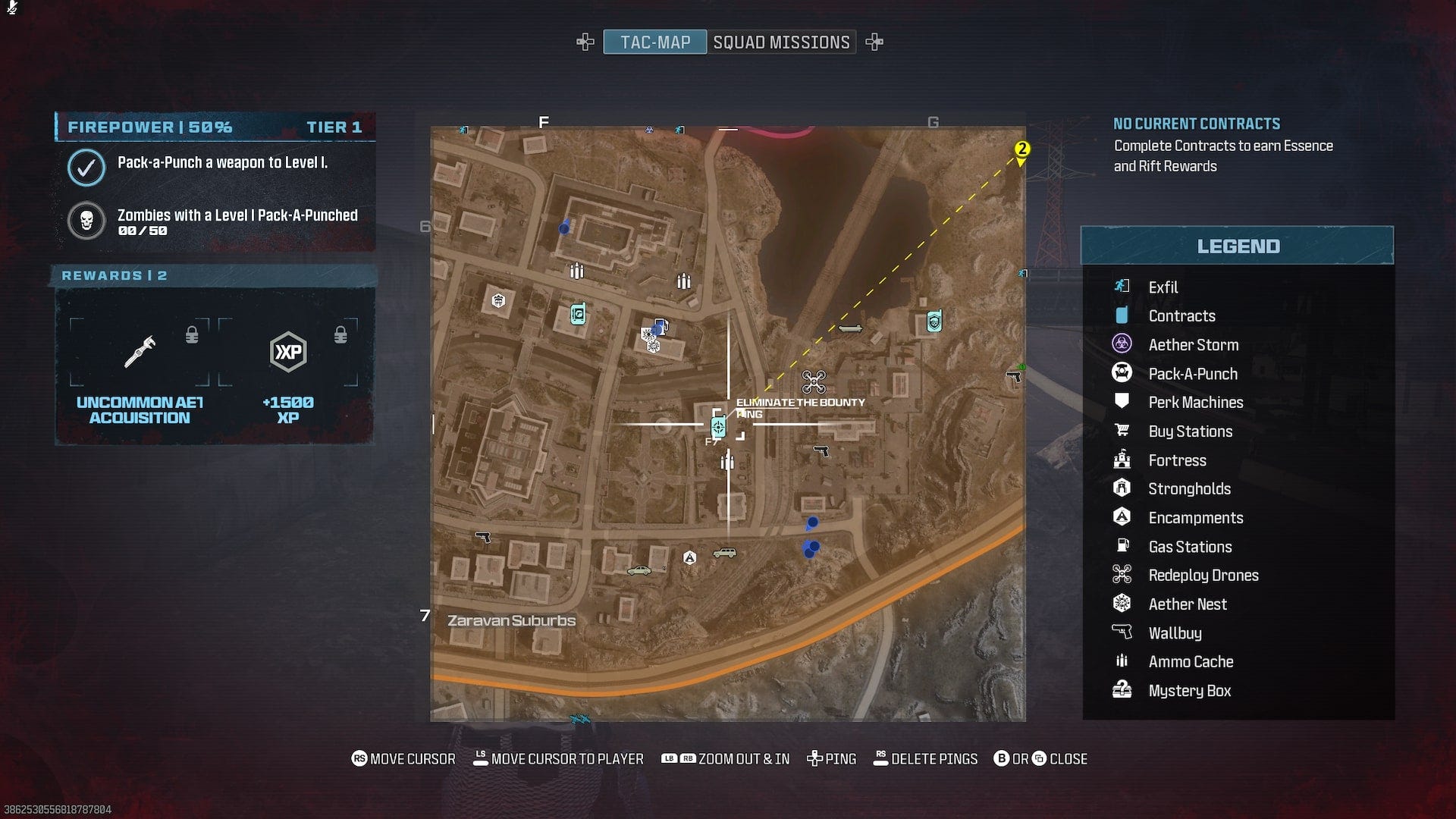The height and width of the screenshot is (819, 1456).
Task: Click the Wallbuy pistol icon near Zaravan Suburbs
Action: point(483,536)
